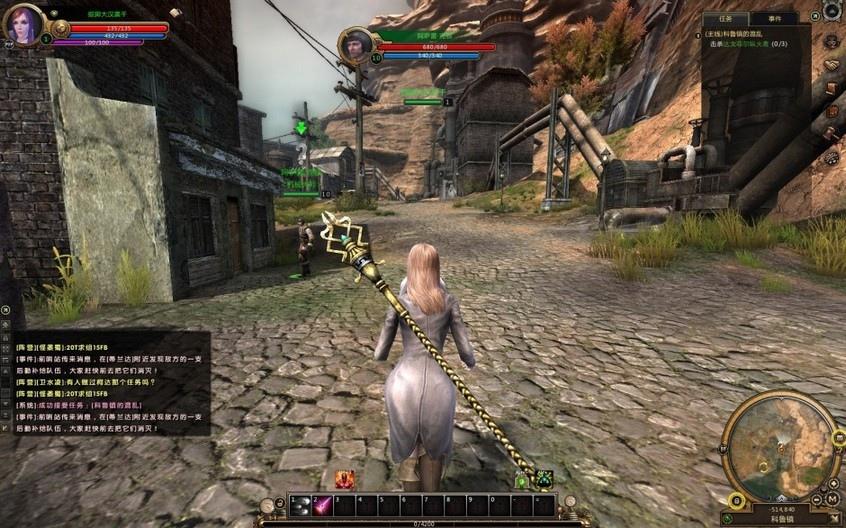Zoom in the minimap with the plus button
The image size is (846, 528).
[833, 483]
